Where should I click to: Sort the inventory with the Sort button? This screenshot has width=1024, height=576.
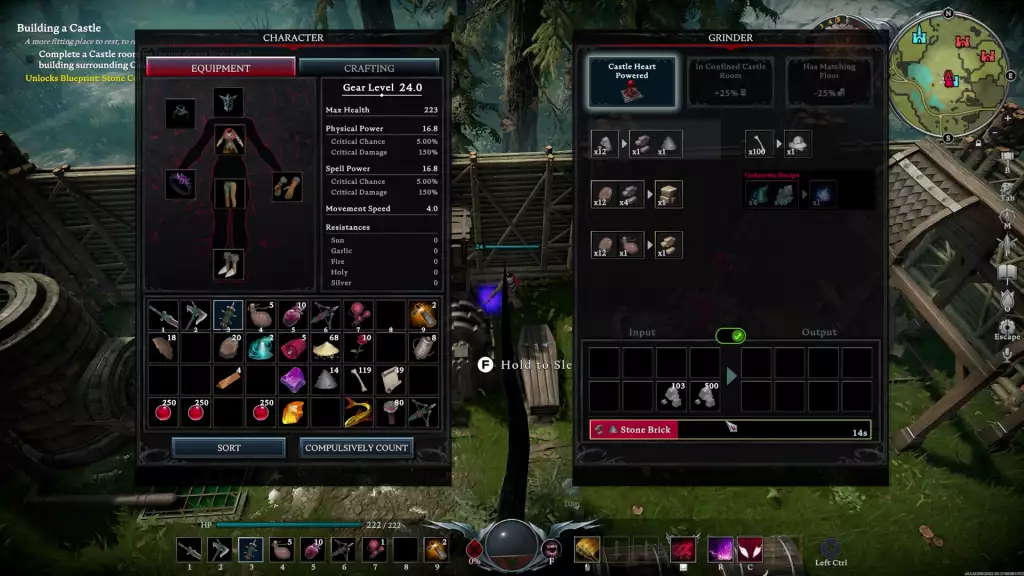pyautogui.click(x=229, y=447)
